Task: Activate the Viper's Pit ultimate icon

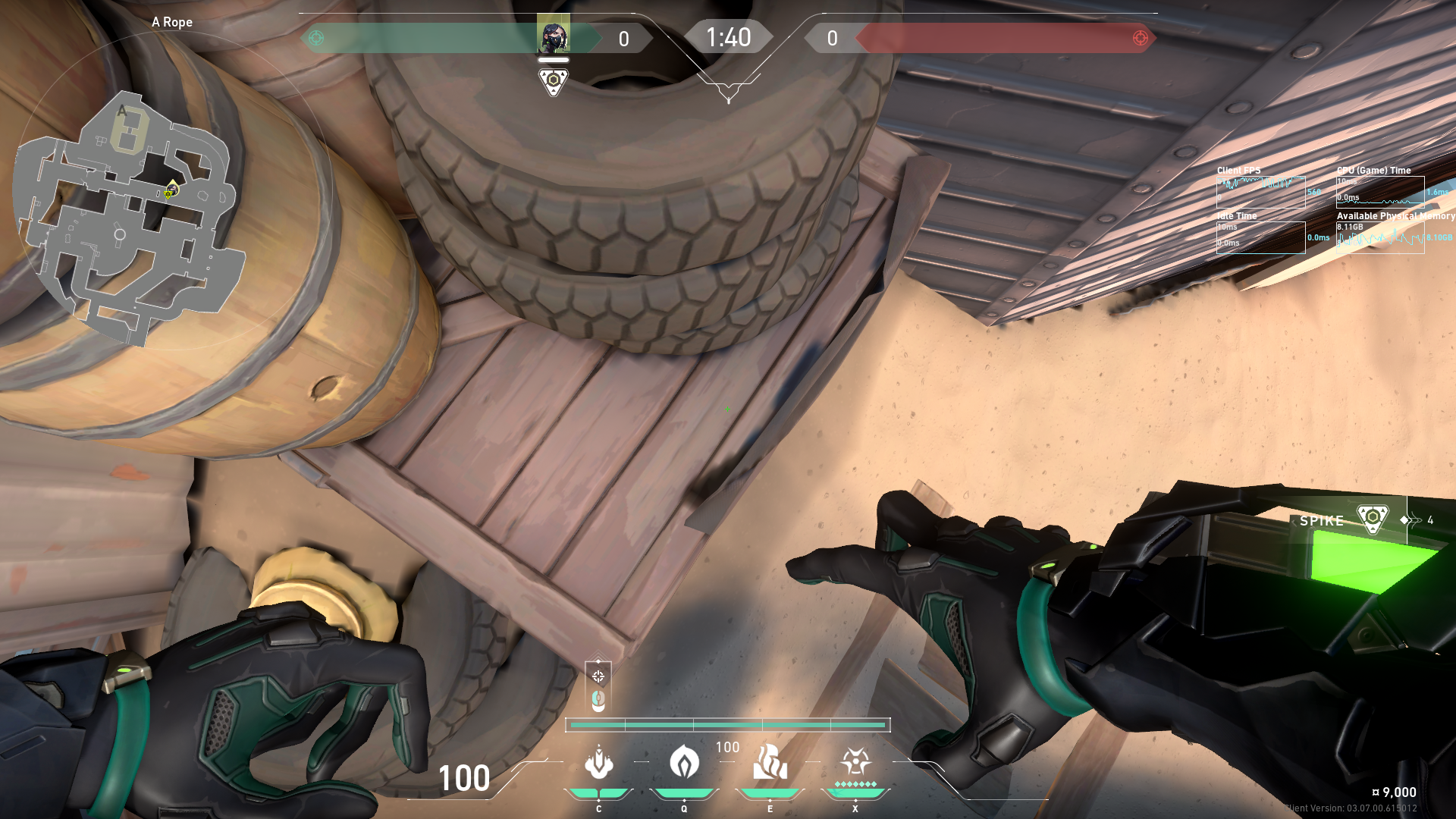Action: pos(855,762)
